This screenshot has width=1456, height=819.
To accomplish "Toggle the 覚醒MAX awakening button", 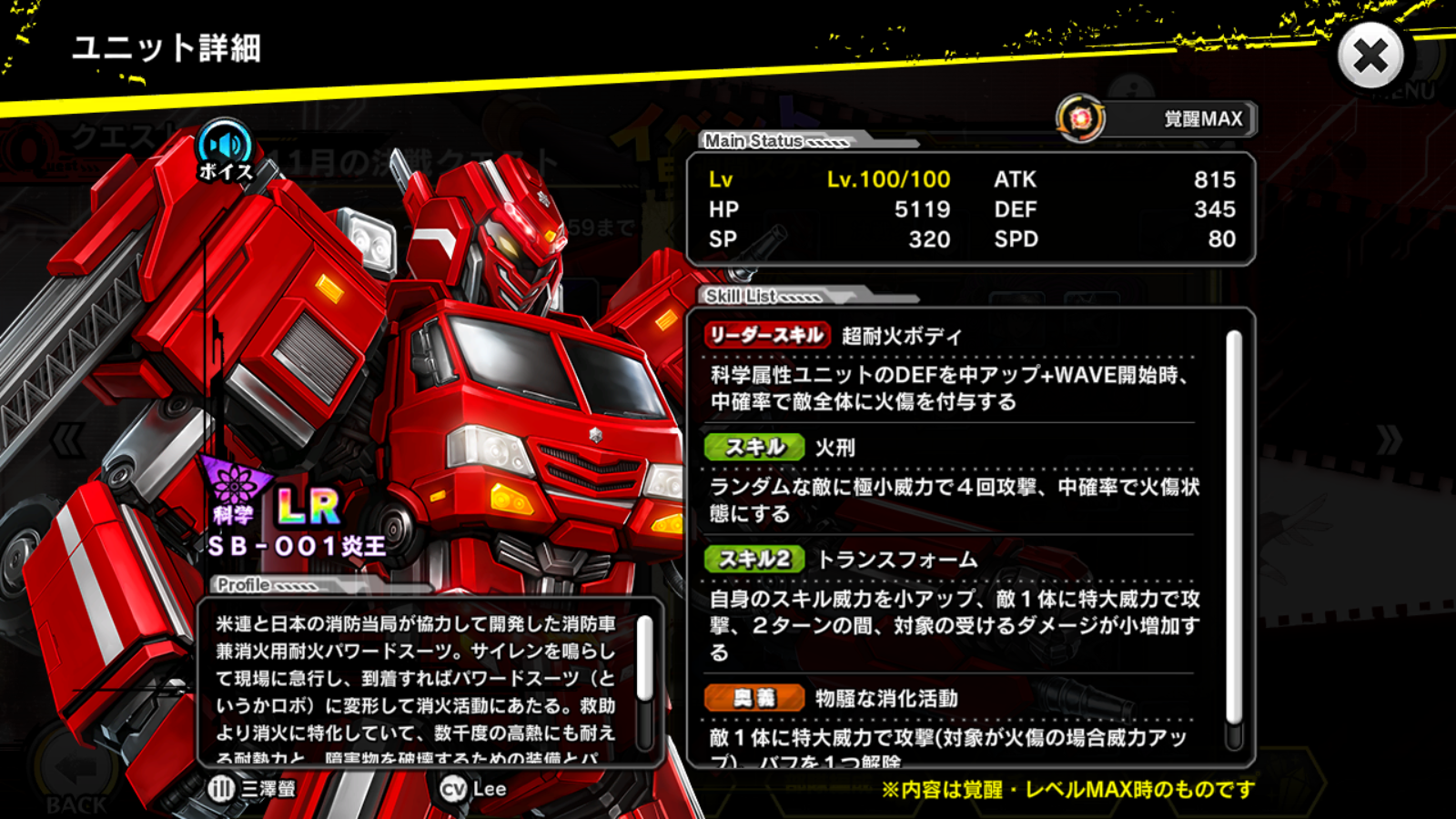I will (1158, 119).
